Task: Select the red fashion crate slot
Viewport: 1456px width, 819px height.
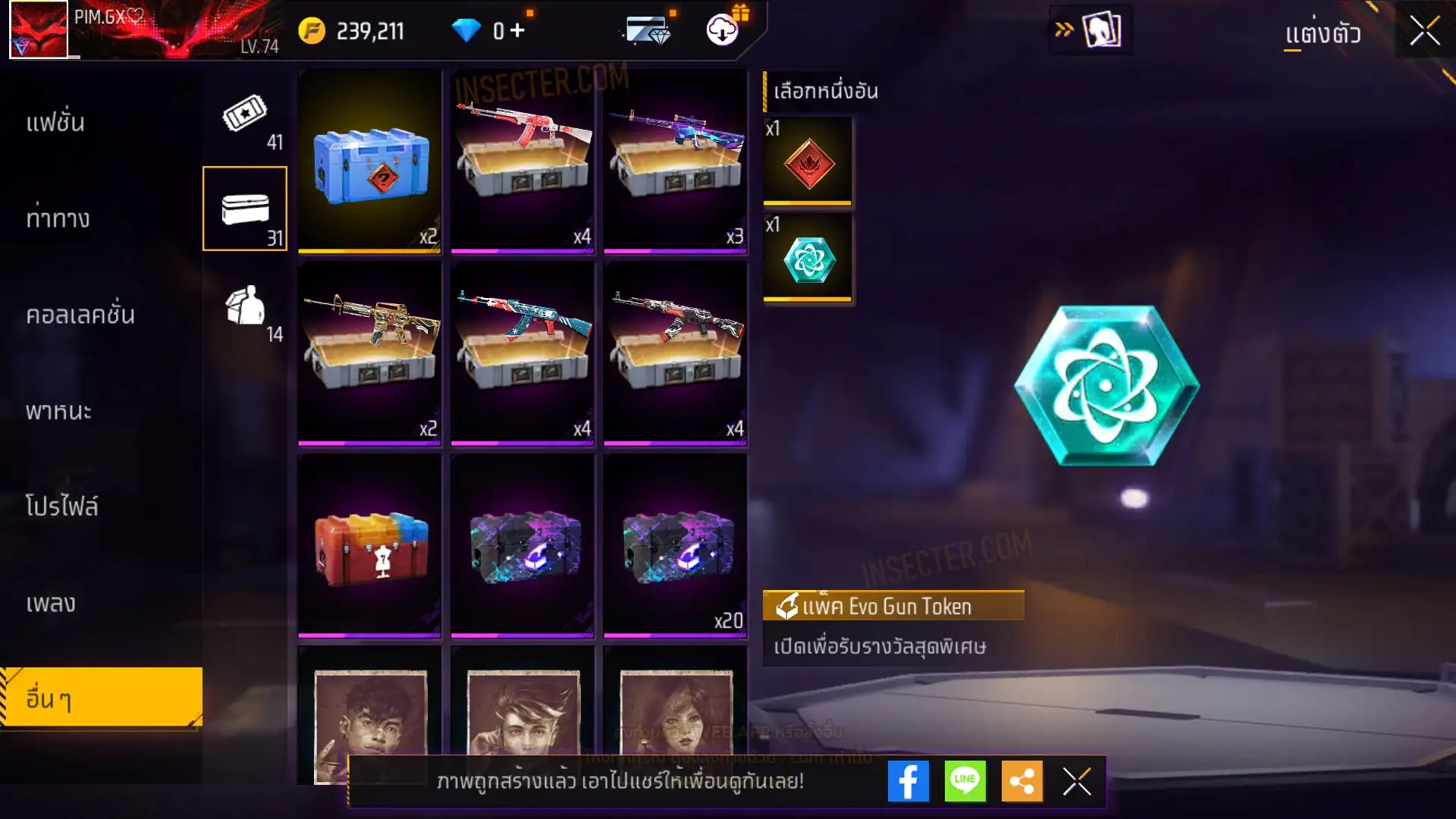Action: pos(370,545)
